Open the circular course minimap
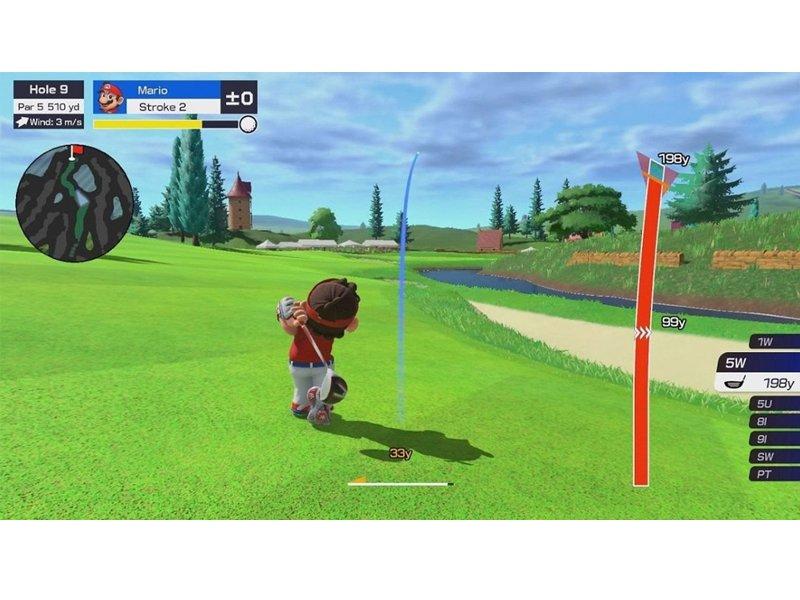The height and width of the screenshot is (600, 800). (75, 204)
